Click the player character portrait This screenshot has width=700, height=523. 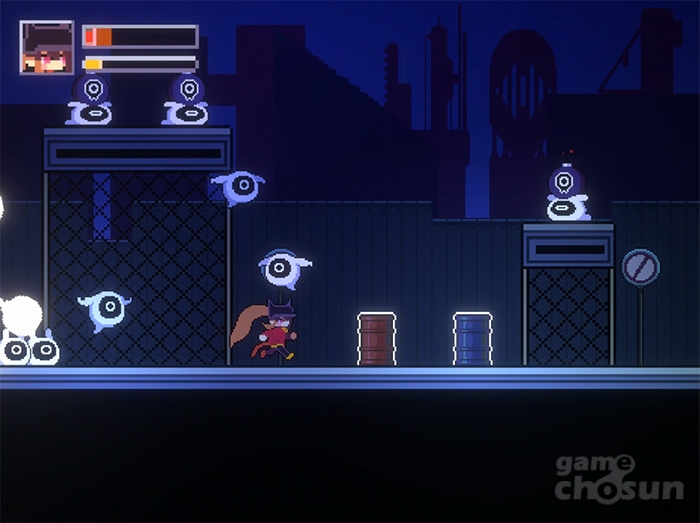(x=47, y=47)
